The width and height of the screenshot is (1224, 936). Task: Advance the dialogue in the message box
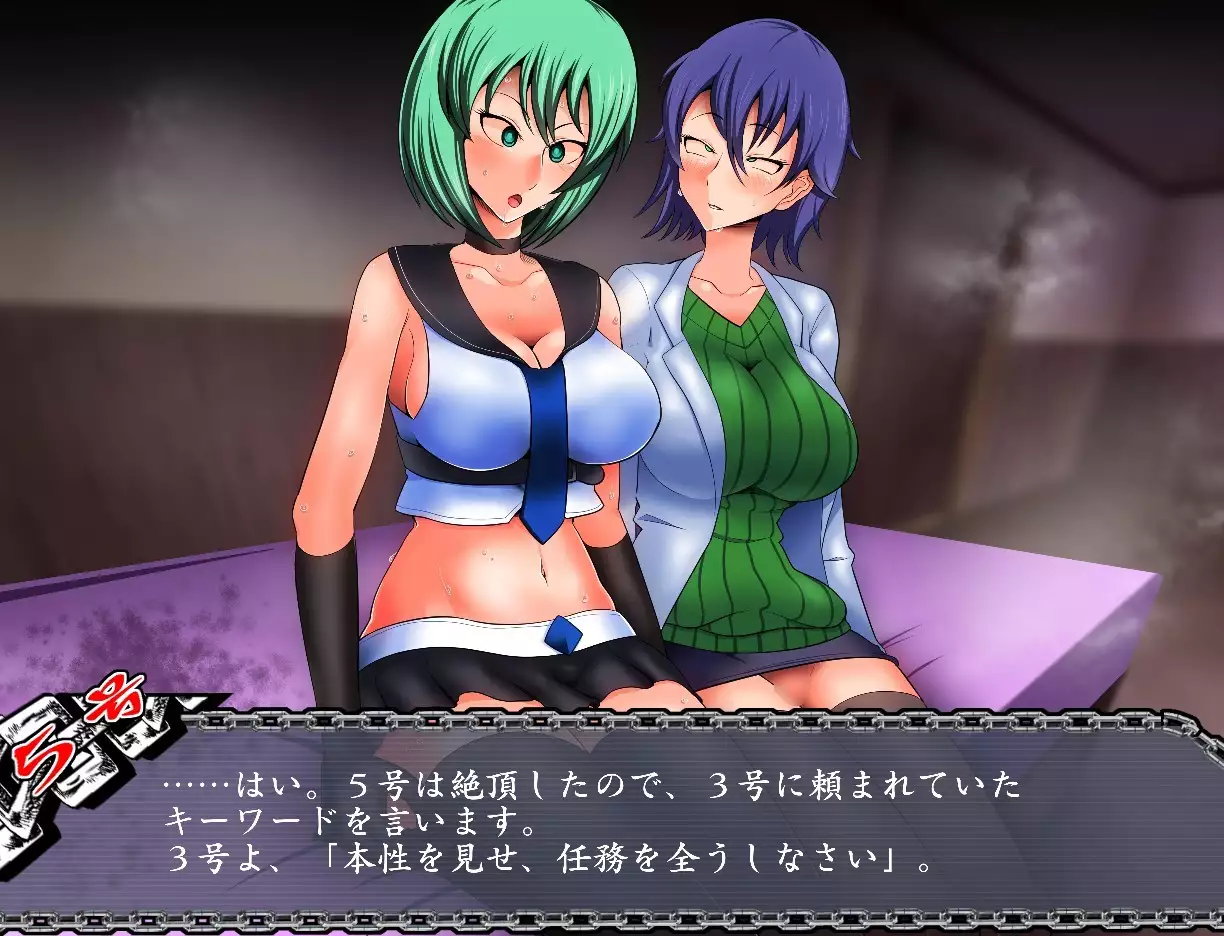640,822
